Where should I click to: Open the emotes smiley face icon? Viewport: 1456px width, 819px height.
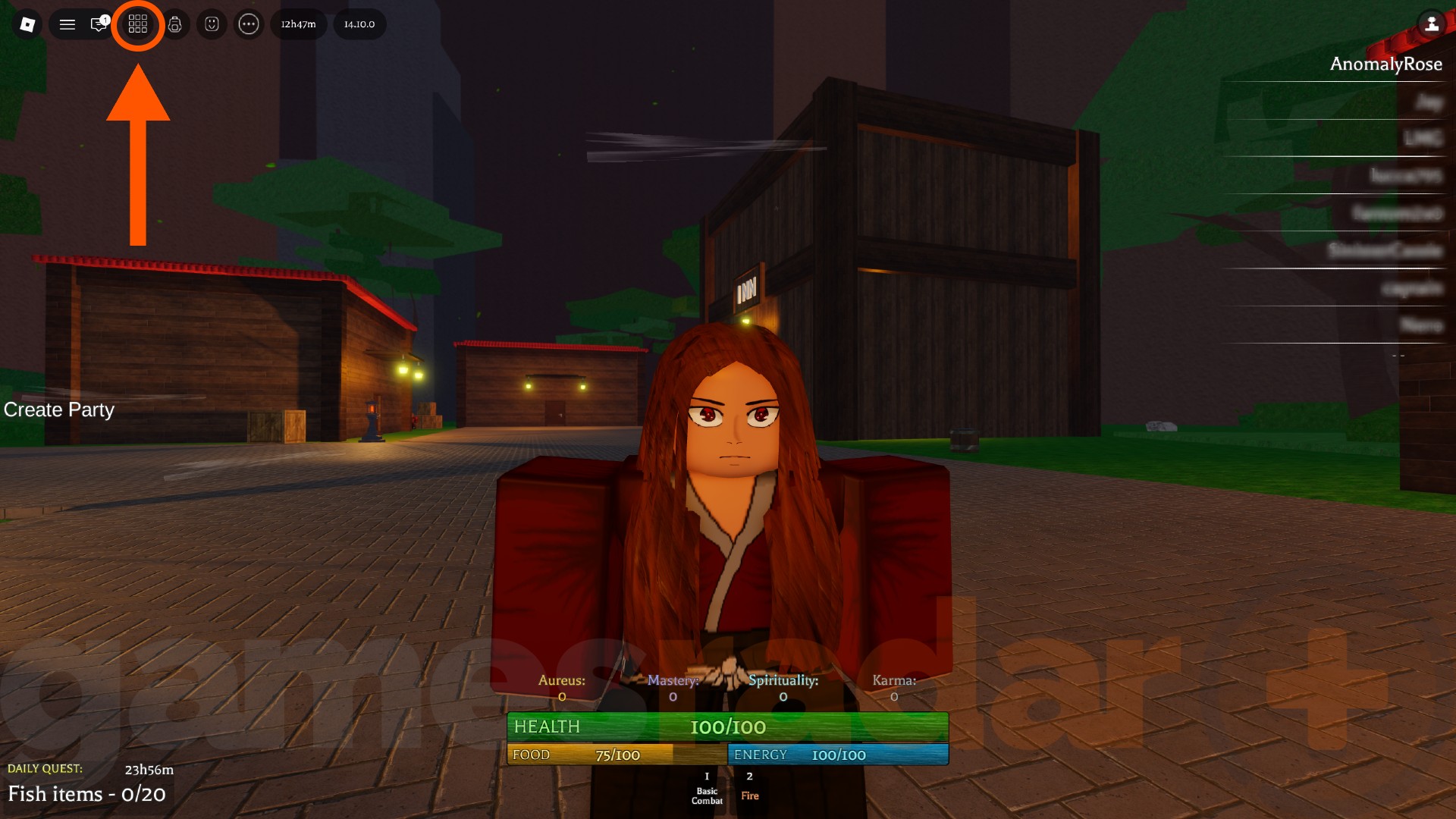tap(212, 24)
